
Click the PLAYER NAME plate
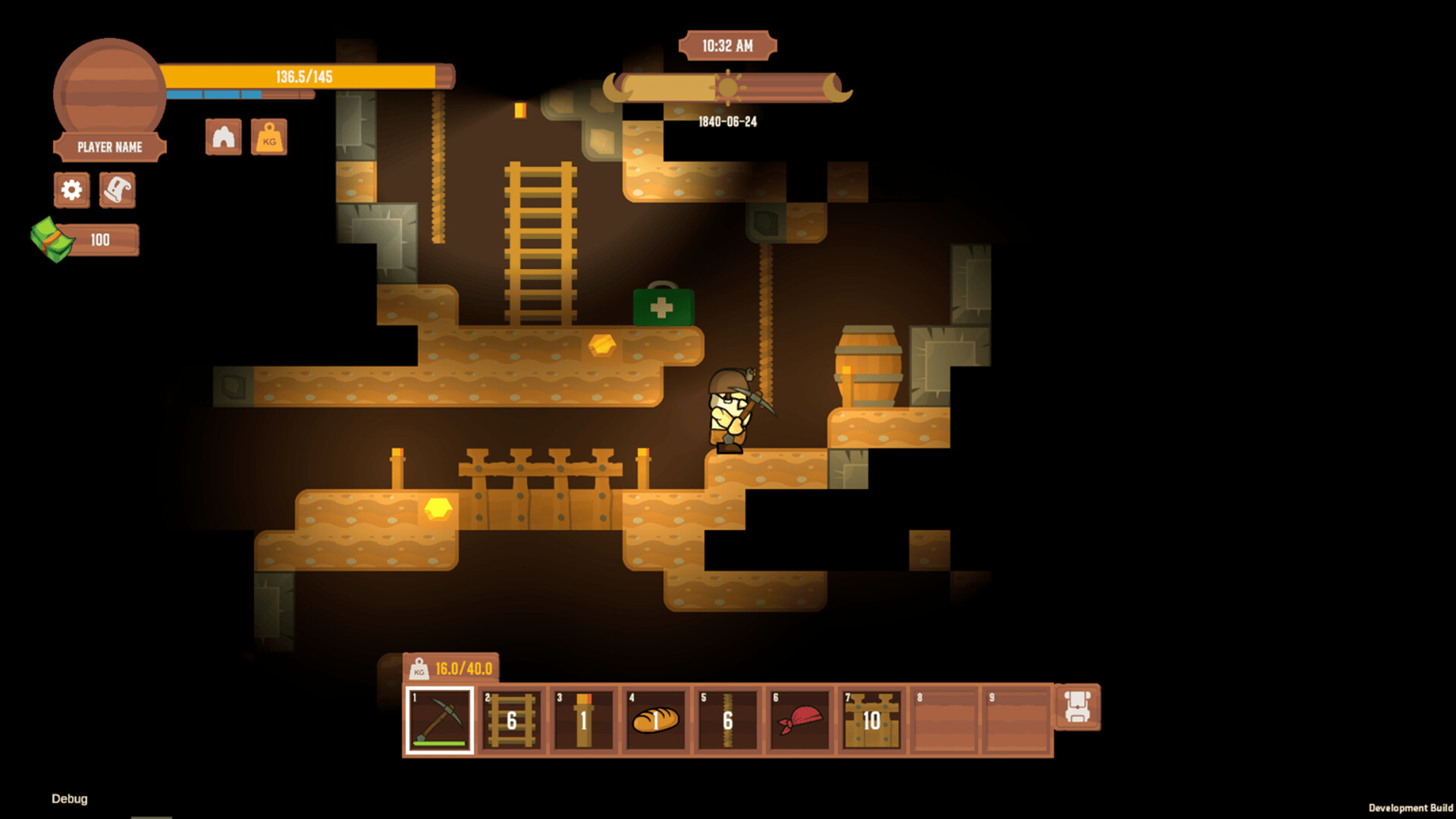(x=108, y=147)
